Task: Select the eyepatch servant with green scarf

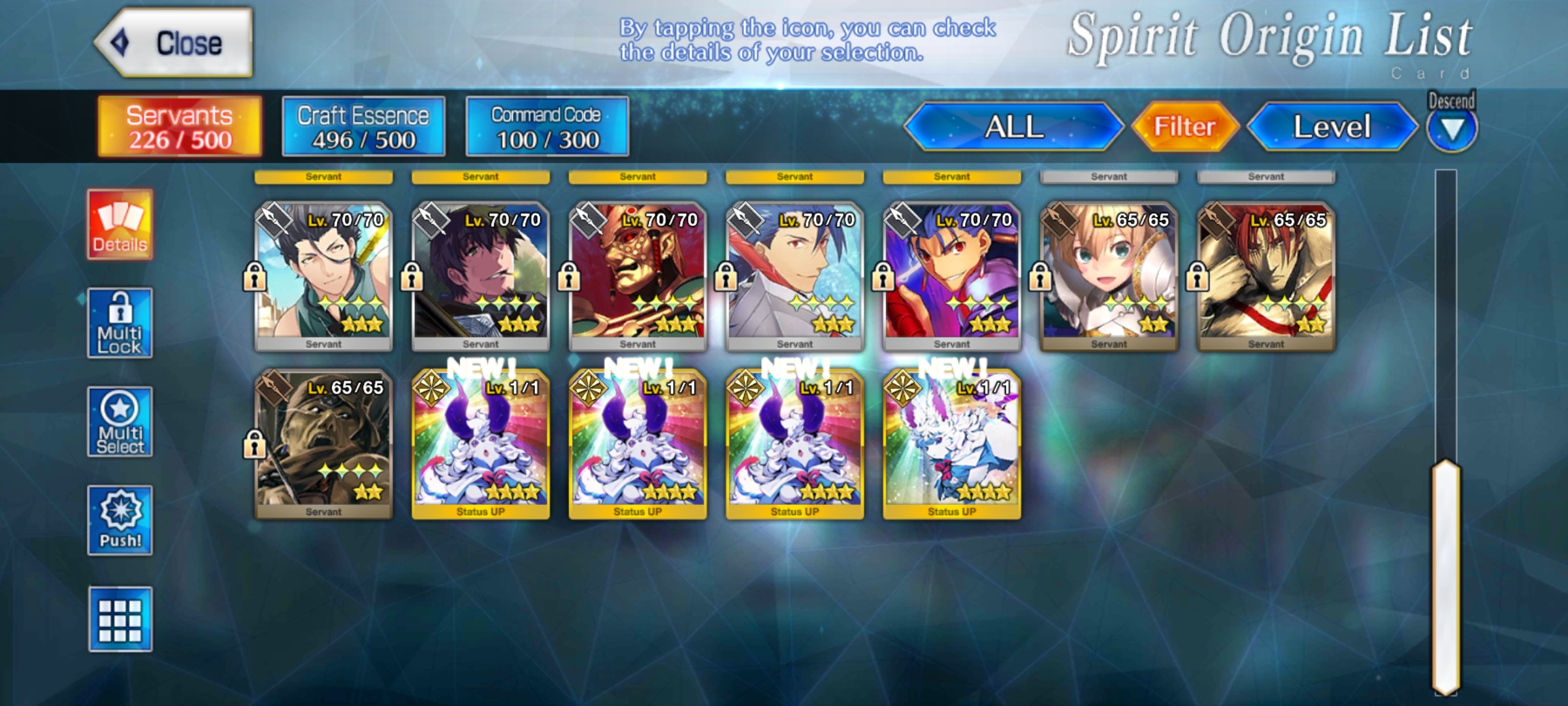Action: pos(323,276)
